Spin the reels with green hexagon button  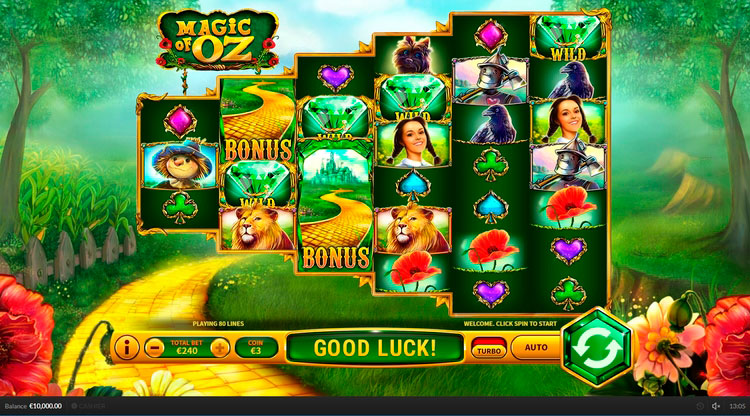pos(596,347)
